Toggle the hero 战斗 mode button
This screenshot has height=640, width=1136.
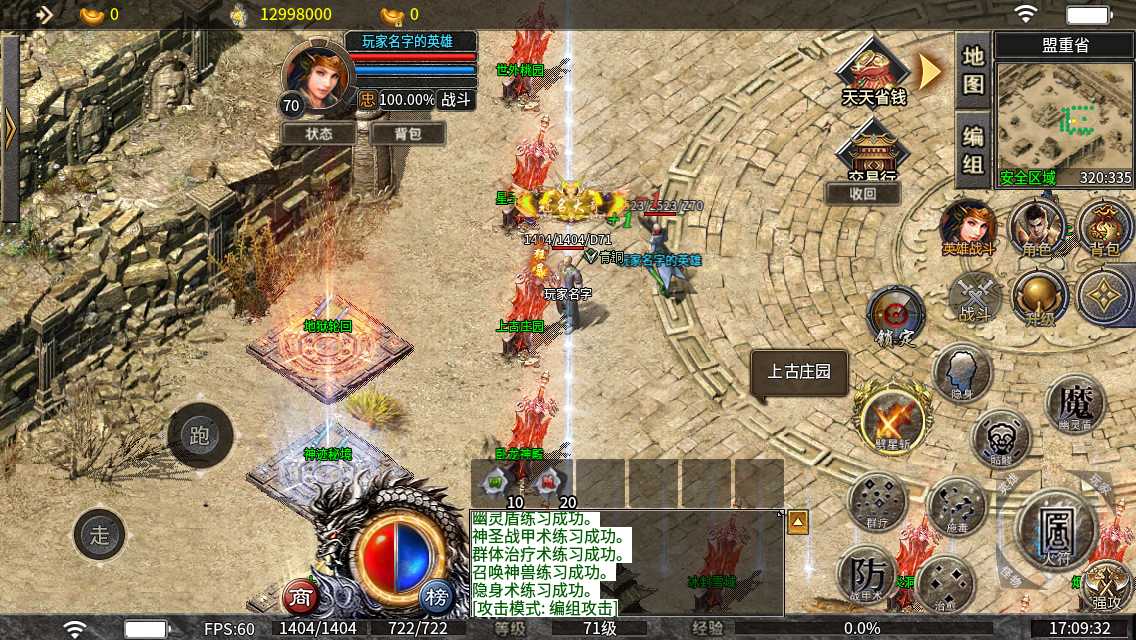tap(455, 100)
